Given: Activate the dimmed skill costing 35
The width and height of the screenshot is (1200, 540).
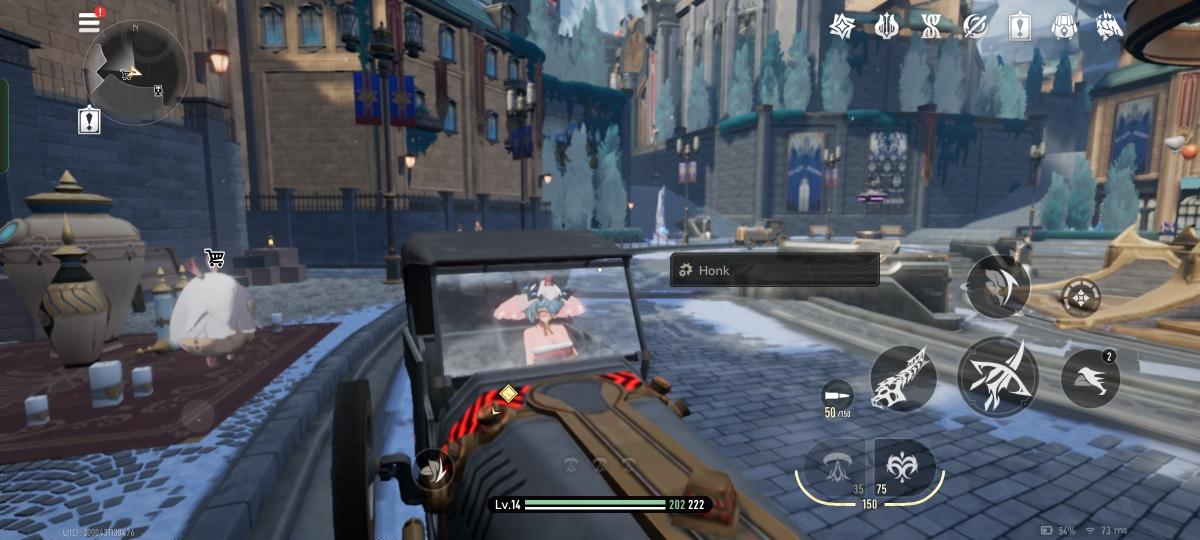Looking at the screenshot, I should tap(835, 466).
